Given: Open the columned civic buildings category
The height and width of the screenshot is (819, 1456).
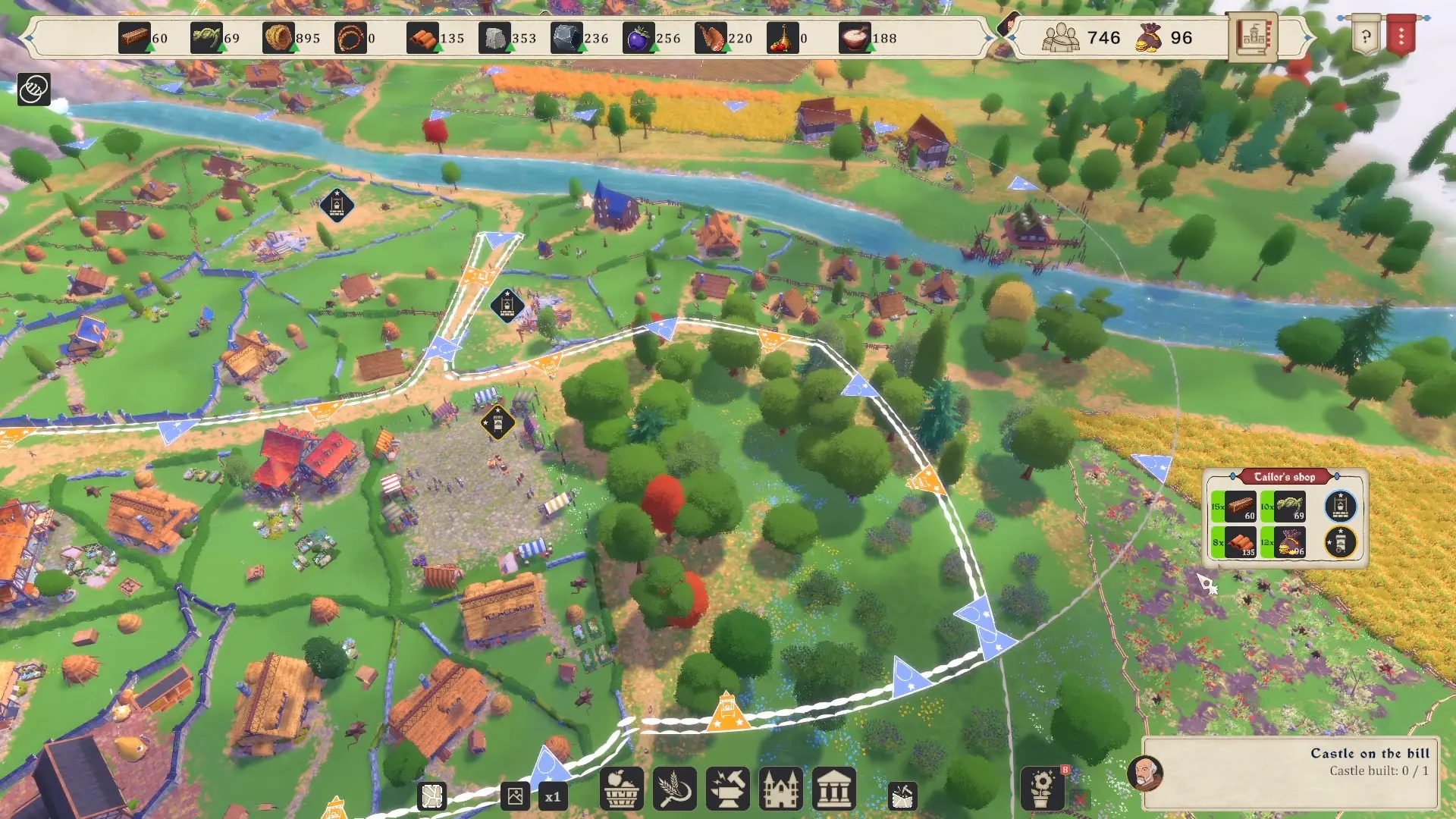Looking at the screenshot, I should click(833, 789).
